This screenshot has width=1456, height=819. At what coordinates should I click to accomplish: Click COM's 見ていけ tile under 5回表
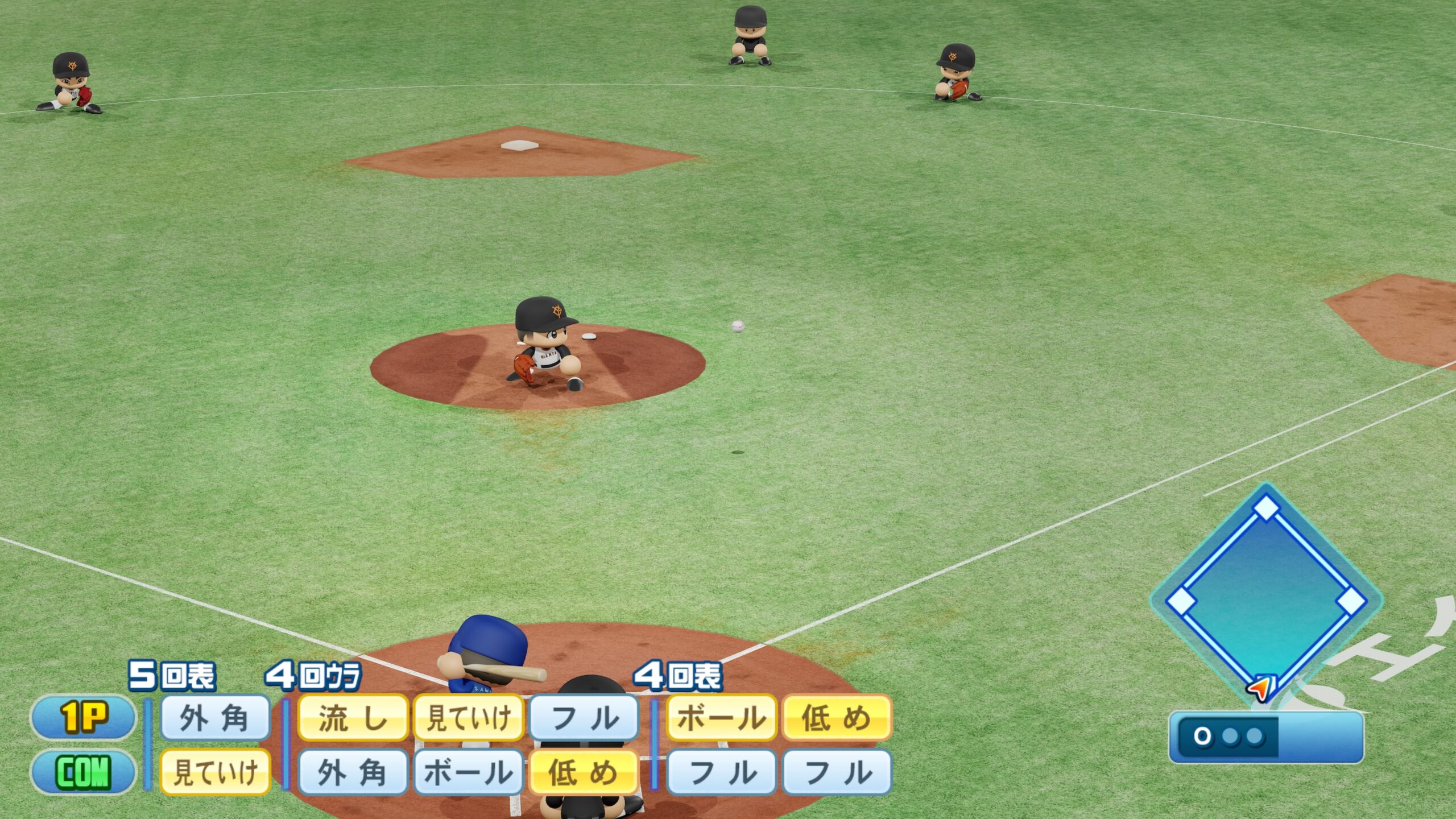point(215,772)
